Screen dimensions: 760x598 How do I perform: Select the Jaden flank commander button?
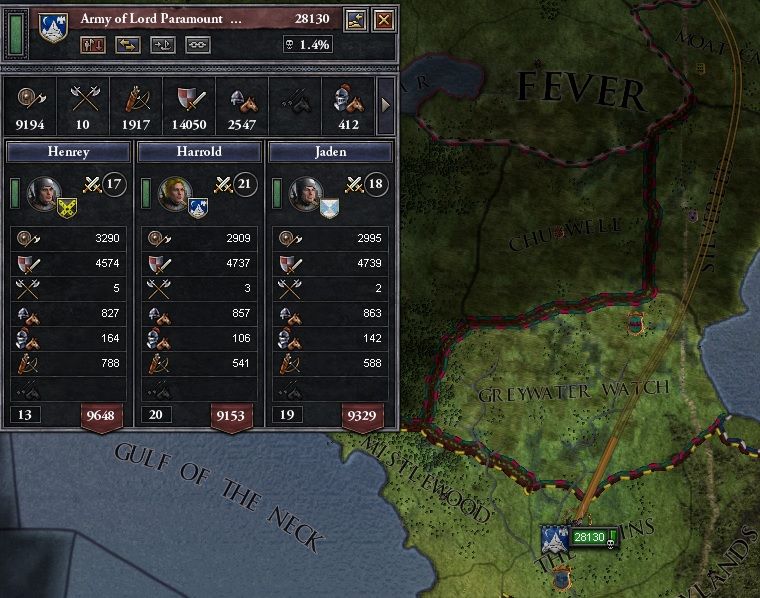pyautogui.click(x=330, y=151)
